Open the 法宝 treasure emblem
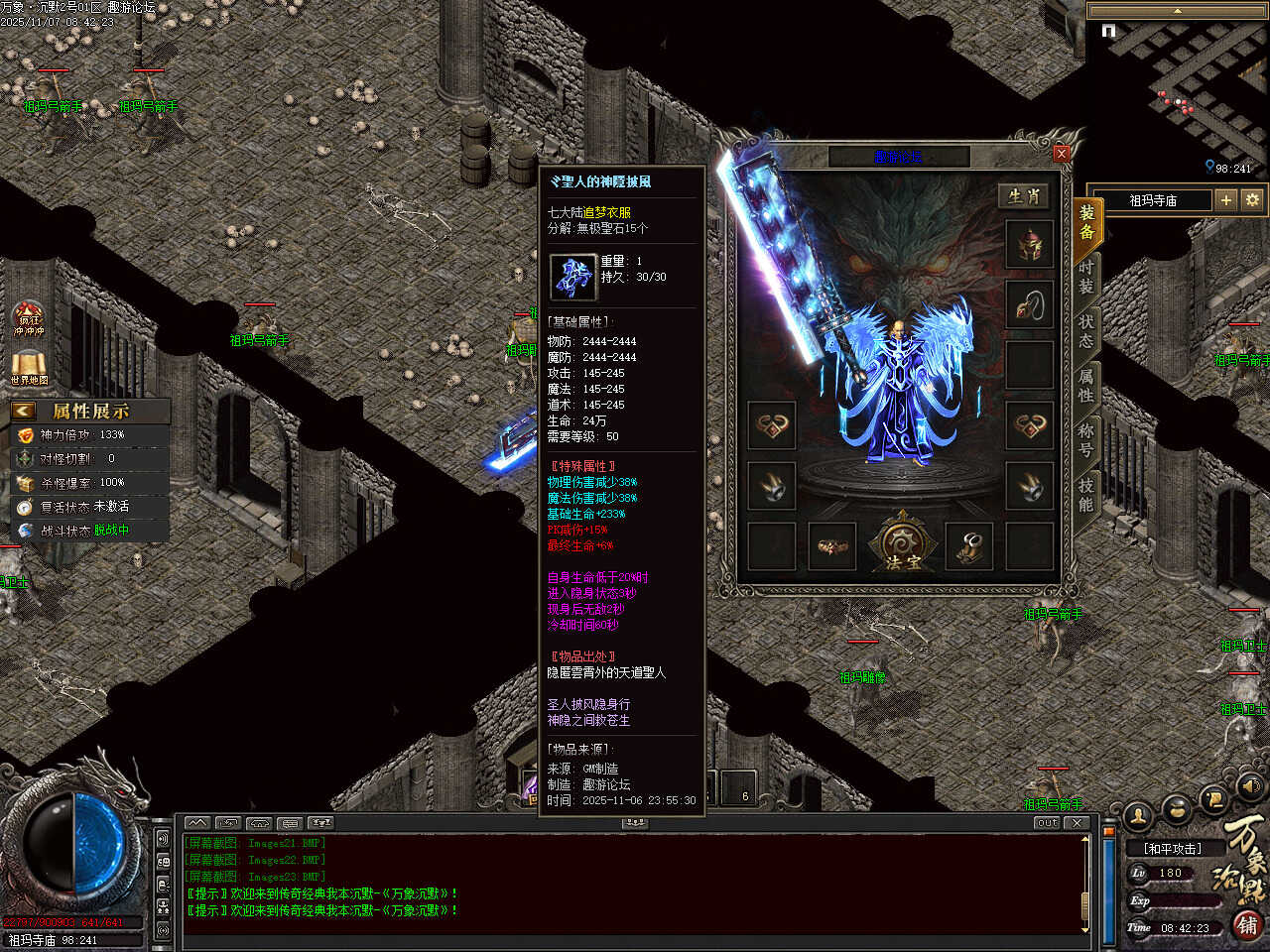1270x952 pixels. pos(902,544)
